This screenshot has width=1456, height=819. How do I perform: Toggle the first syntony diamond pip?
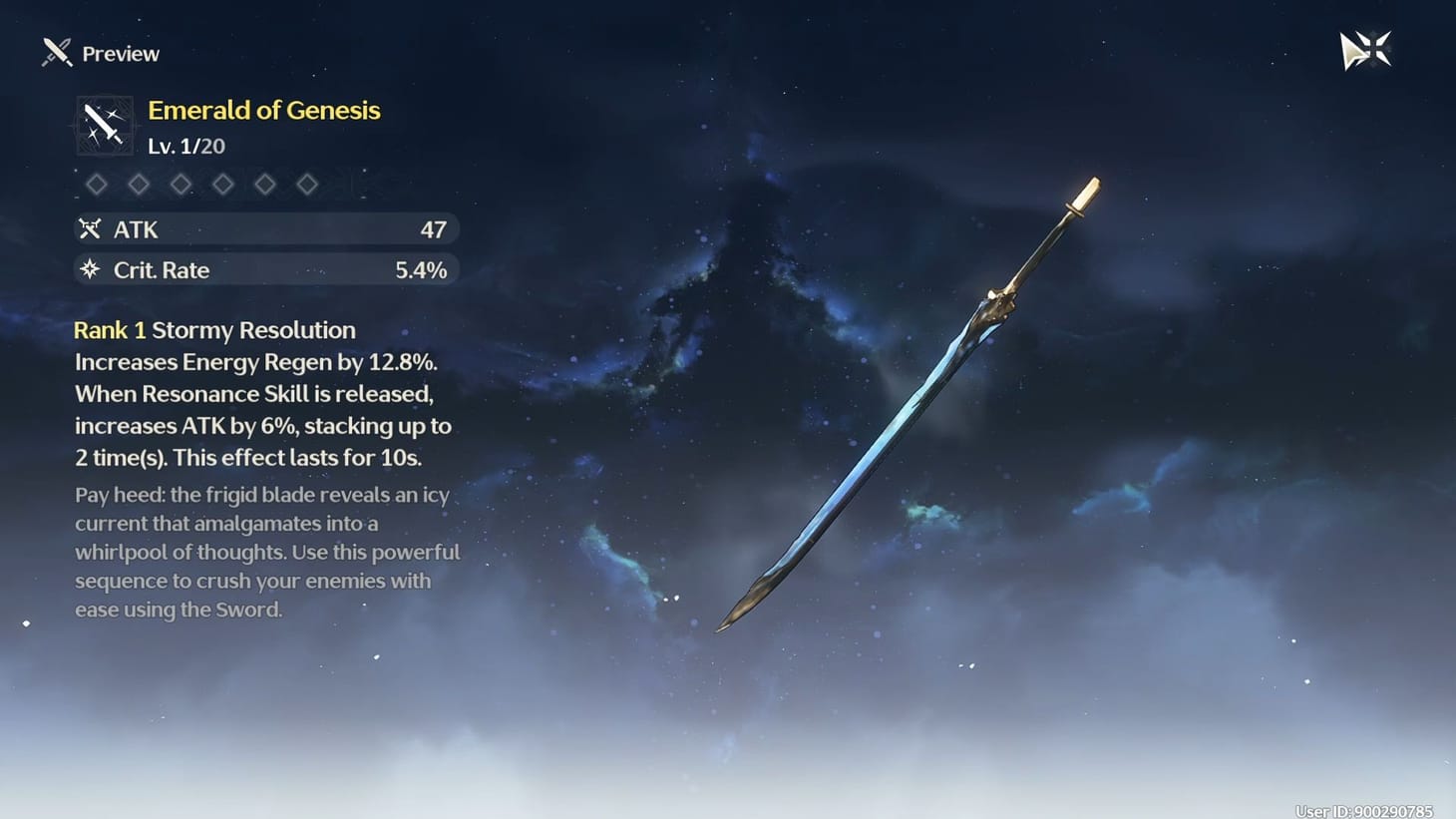[97, 184]
